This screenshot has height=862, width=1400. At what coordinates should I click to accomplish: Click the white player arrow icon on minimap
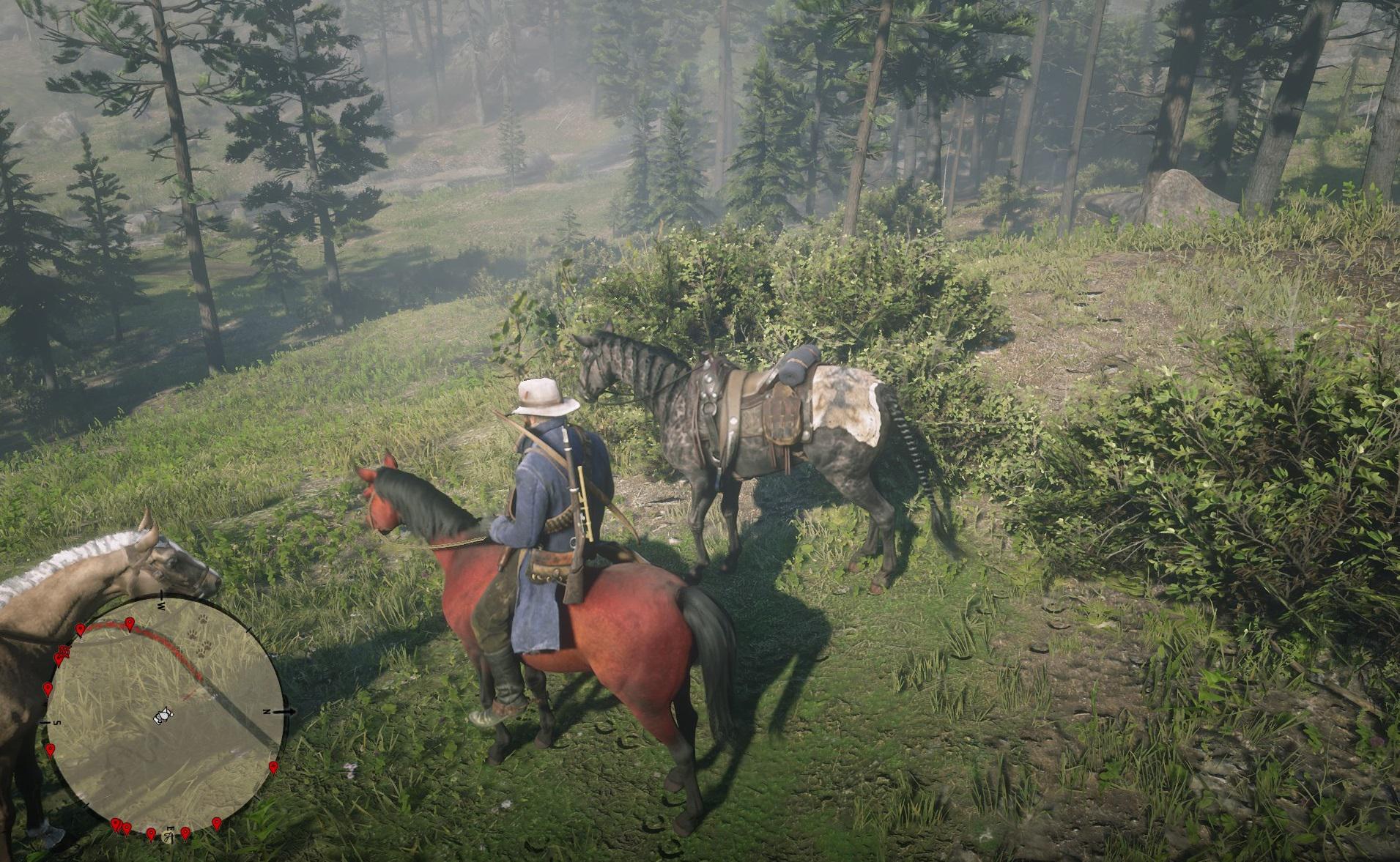pos(163,714)
